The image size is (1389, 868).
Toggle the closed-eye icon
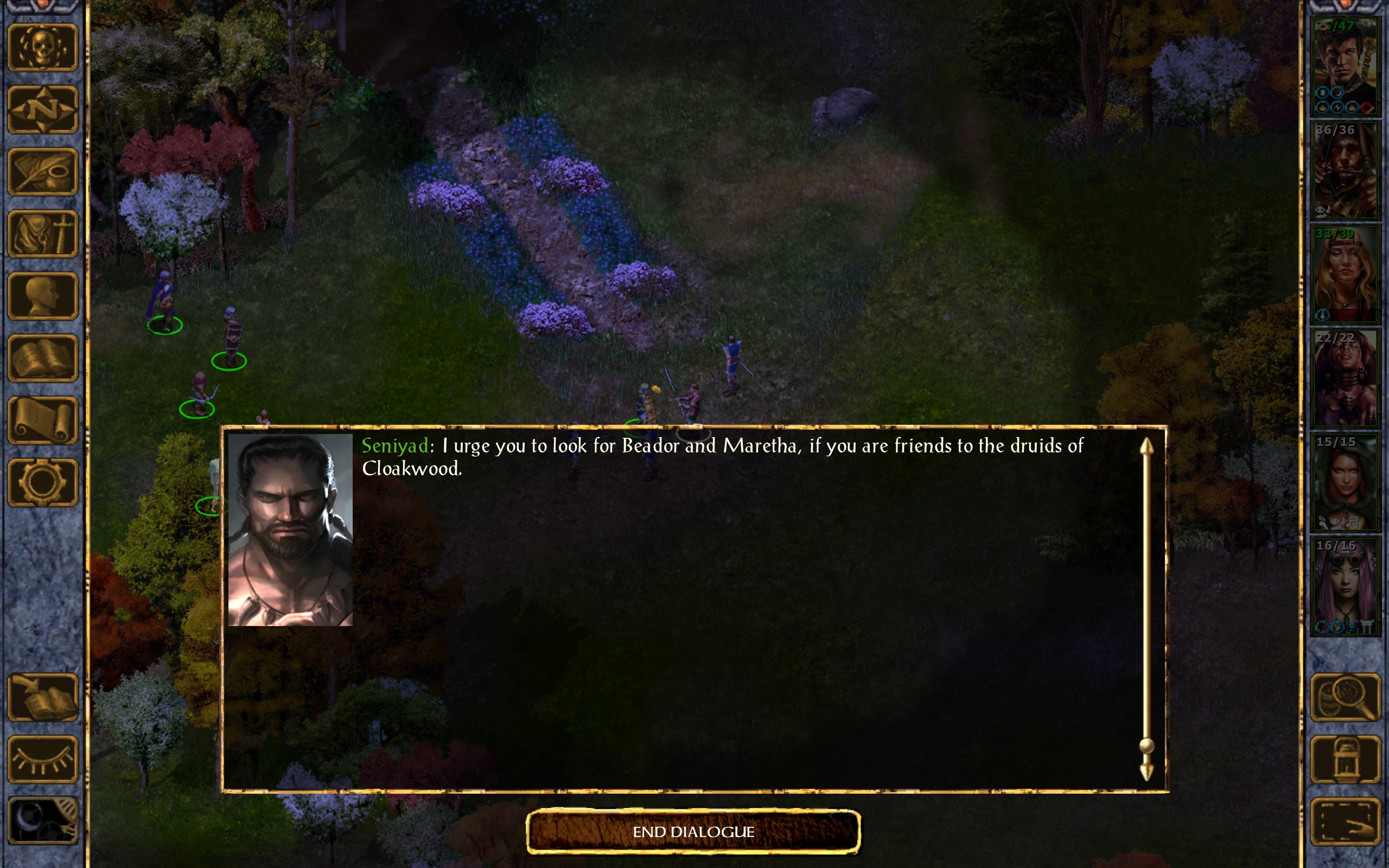[x=42, y=759]
